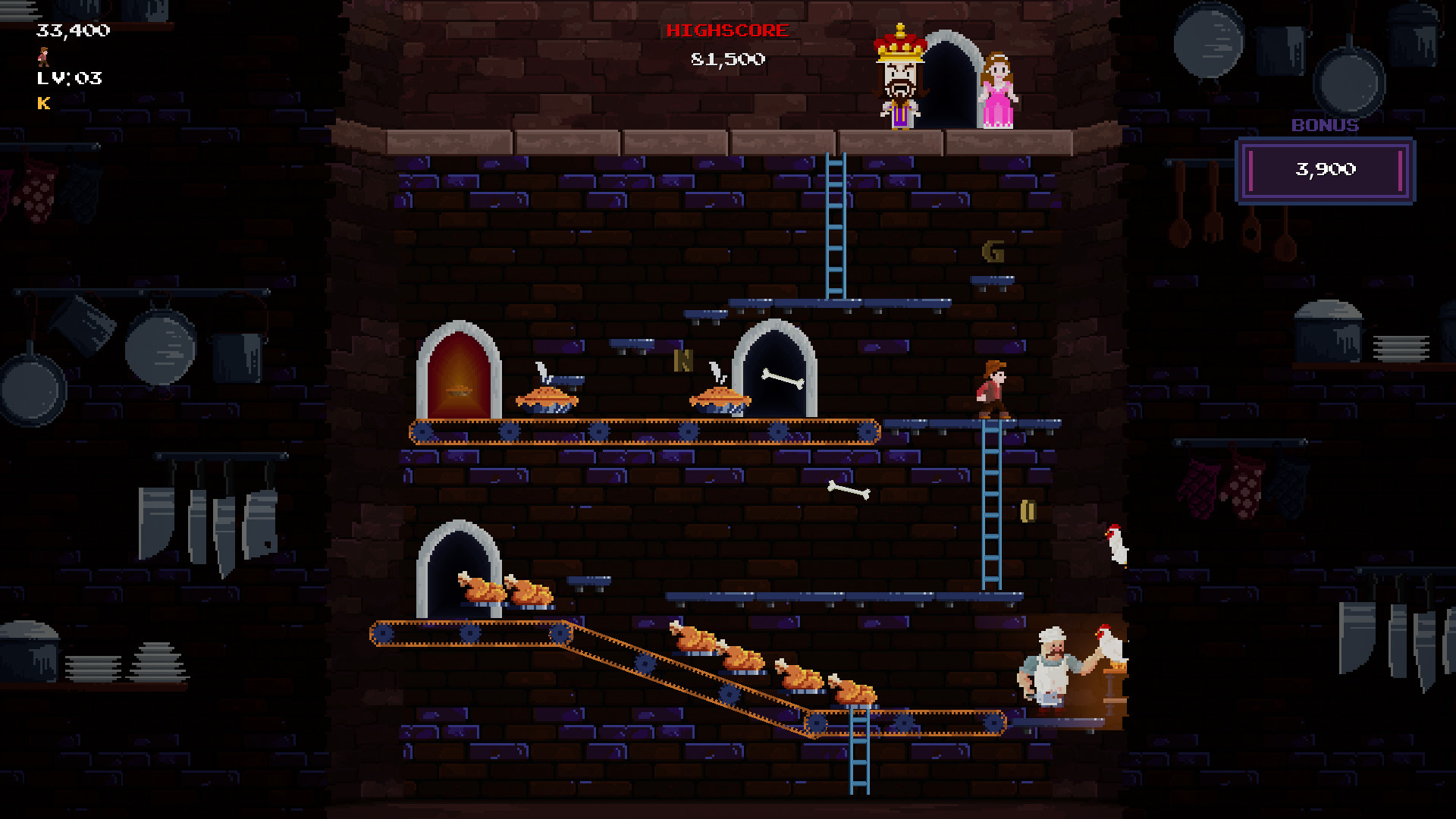Click the score value 33,400
The image size is (1456, 819).
coord(72,30)
